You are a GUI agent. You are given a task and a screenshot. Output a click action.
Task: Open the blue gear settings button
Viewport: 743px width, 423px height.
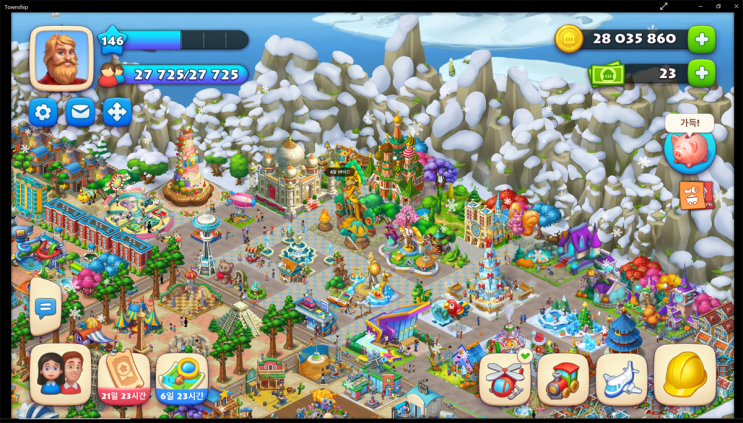pyautogui.click(x=43, y=112)
